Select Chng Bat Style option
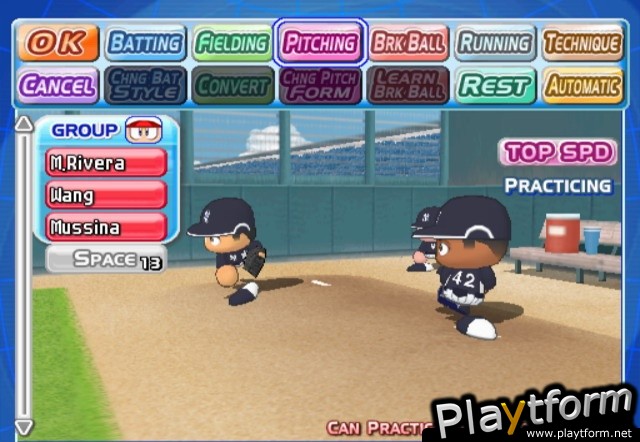 145,85
